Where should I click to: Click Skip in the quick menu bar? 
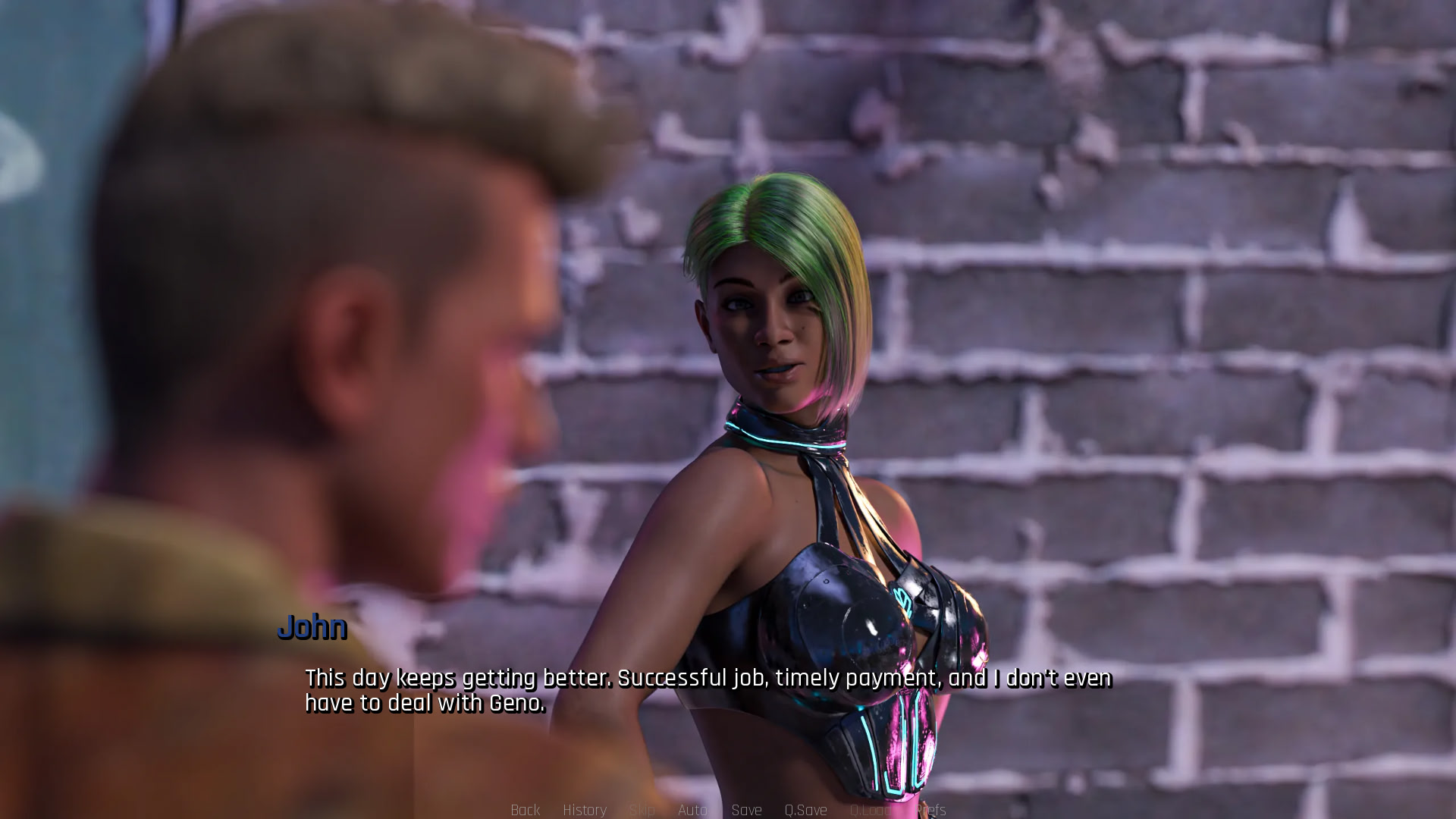coord(643,810)
